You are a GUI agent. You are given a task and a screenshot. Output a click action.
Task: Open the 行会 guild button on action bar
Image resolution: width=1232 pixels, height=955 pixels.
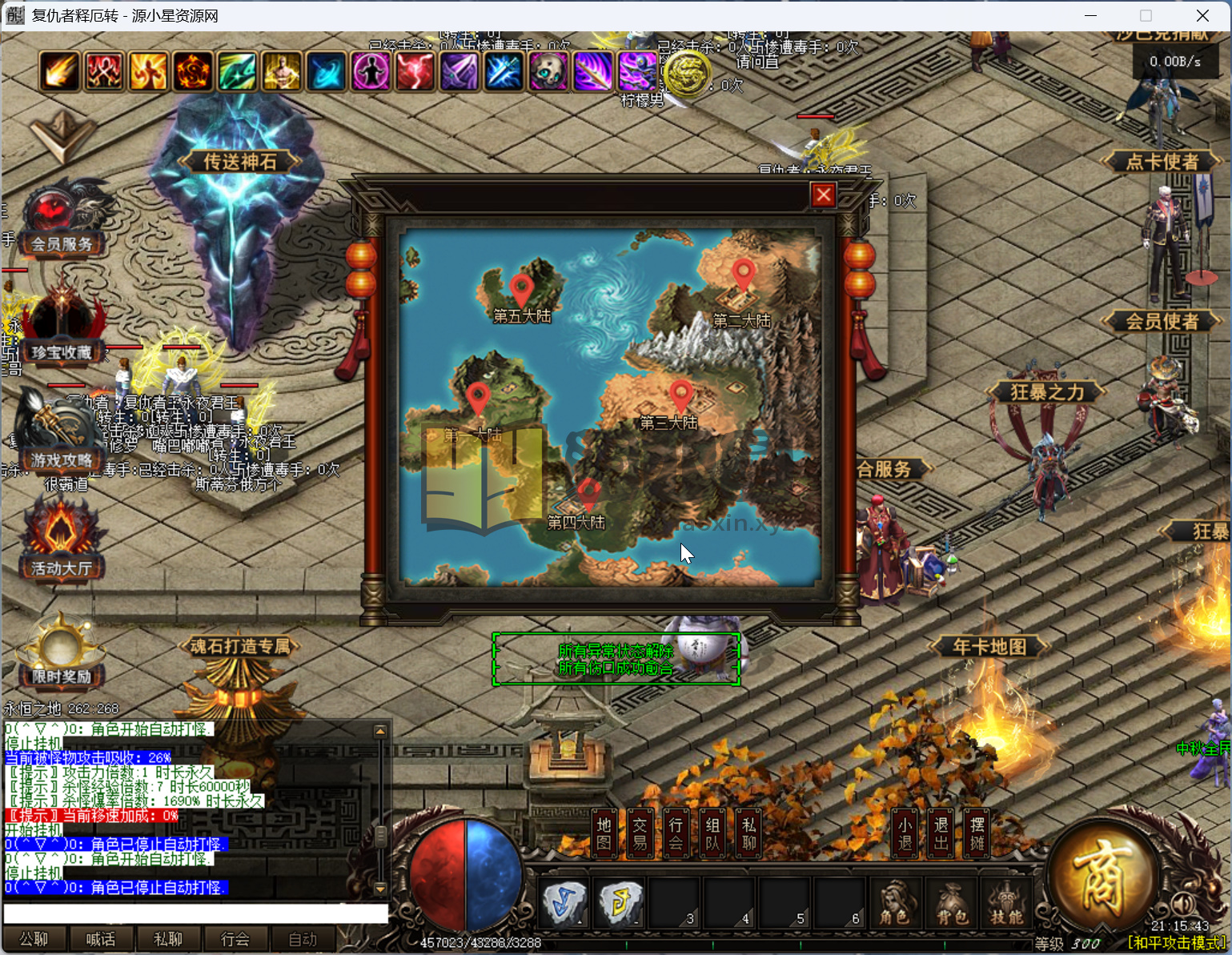click(x=676, y=833)
